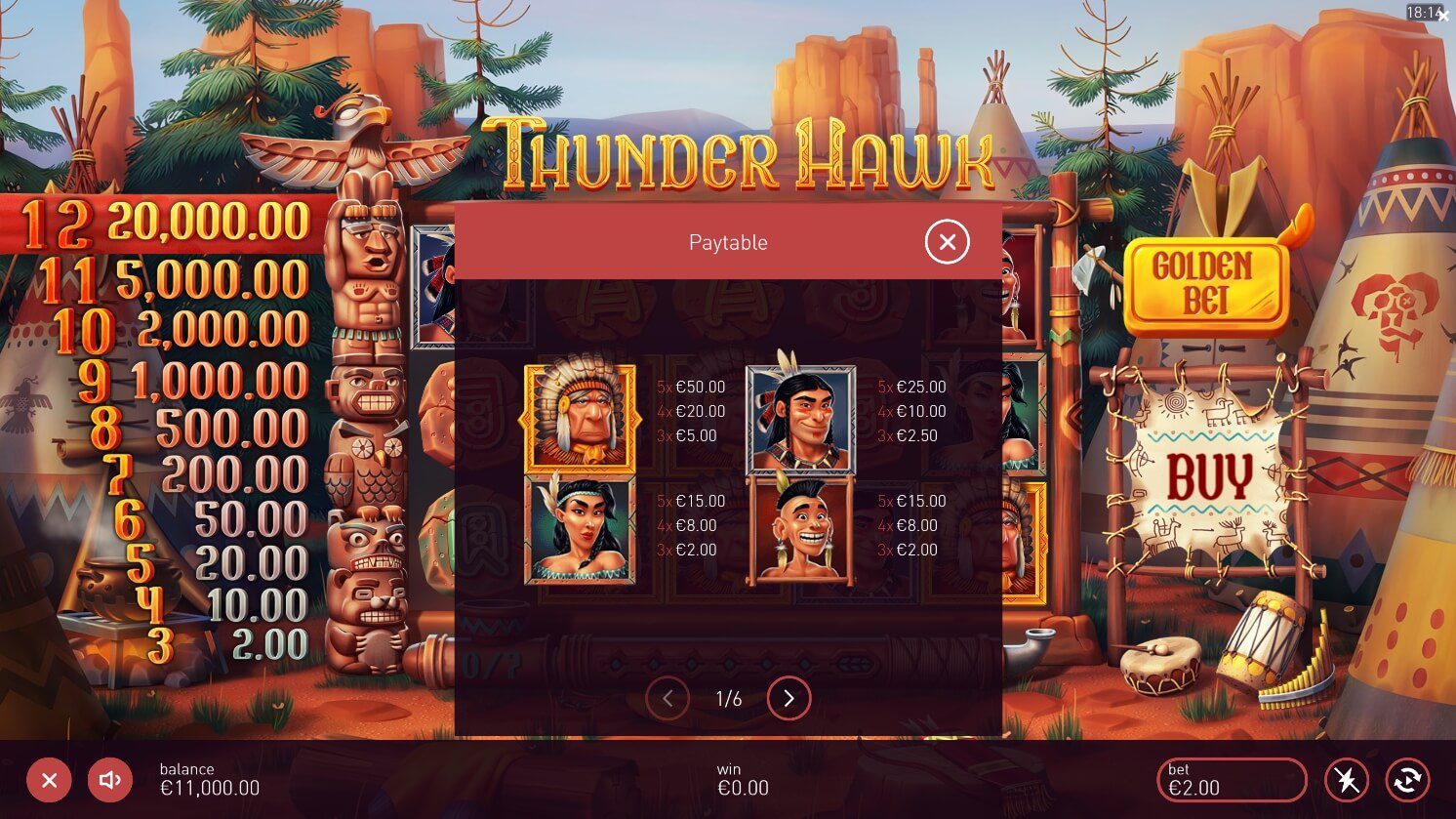Click the 1/6 page indicator
Viewport: 1456px width, 819px height.
[728, 699]
